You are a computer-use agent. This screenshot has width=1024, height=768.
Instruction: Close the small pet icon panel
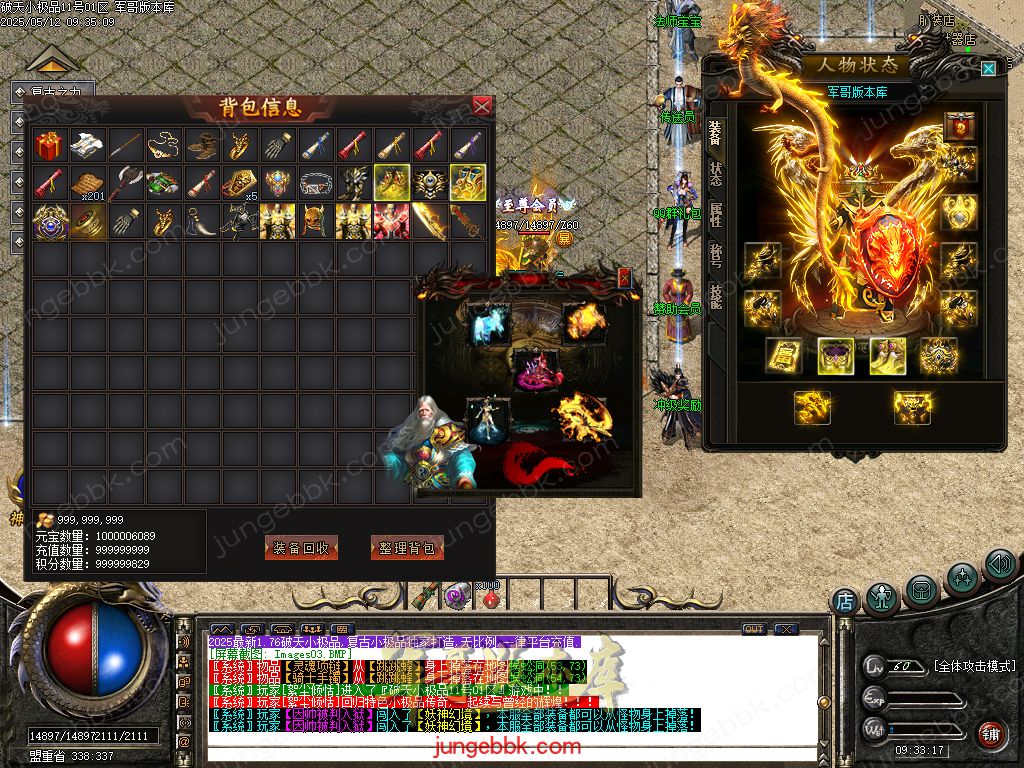(x=625, y=278)
